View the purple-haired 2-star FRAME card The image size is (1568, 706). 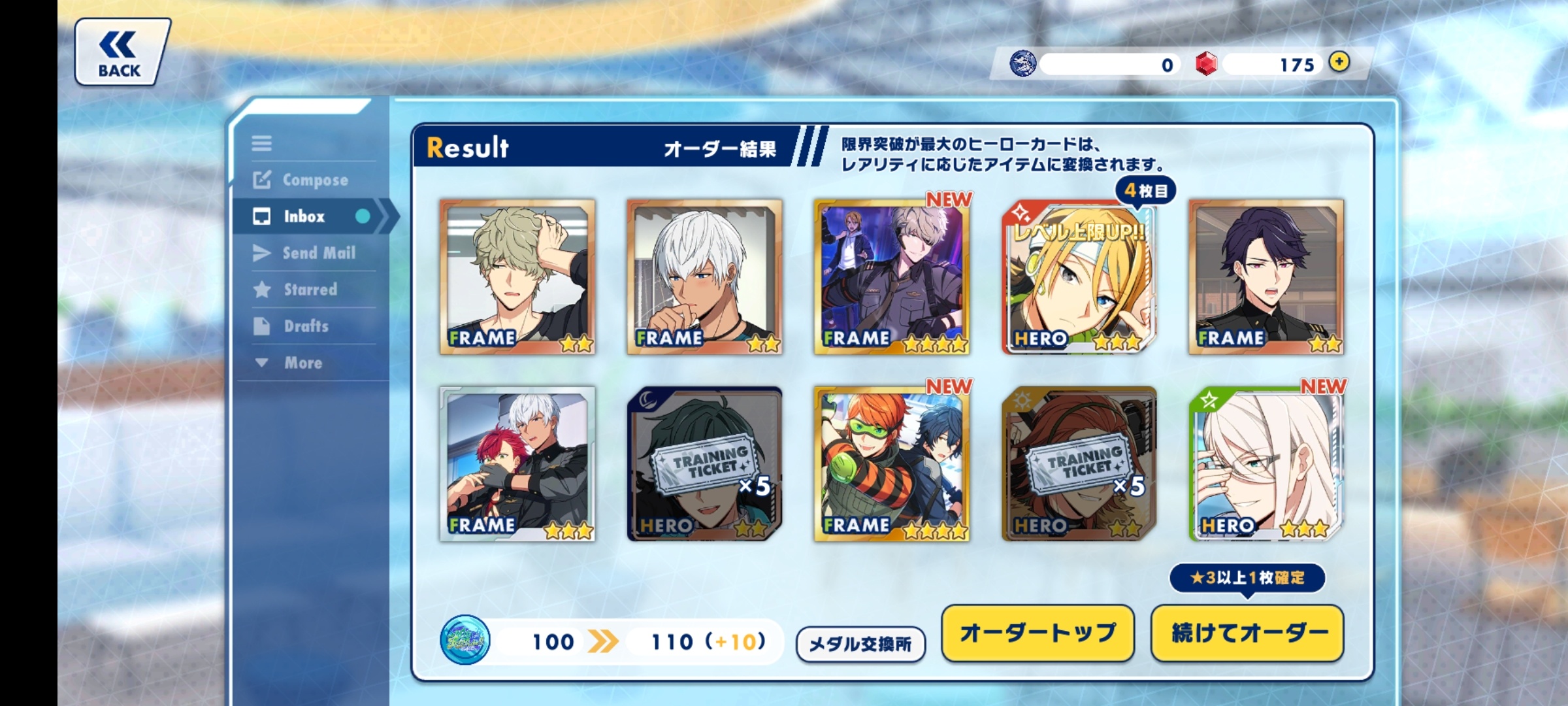coord(1266,277)
